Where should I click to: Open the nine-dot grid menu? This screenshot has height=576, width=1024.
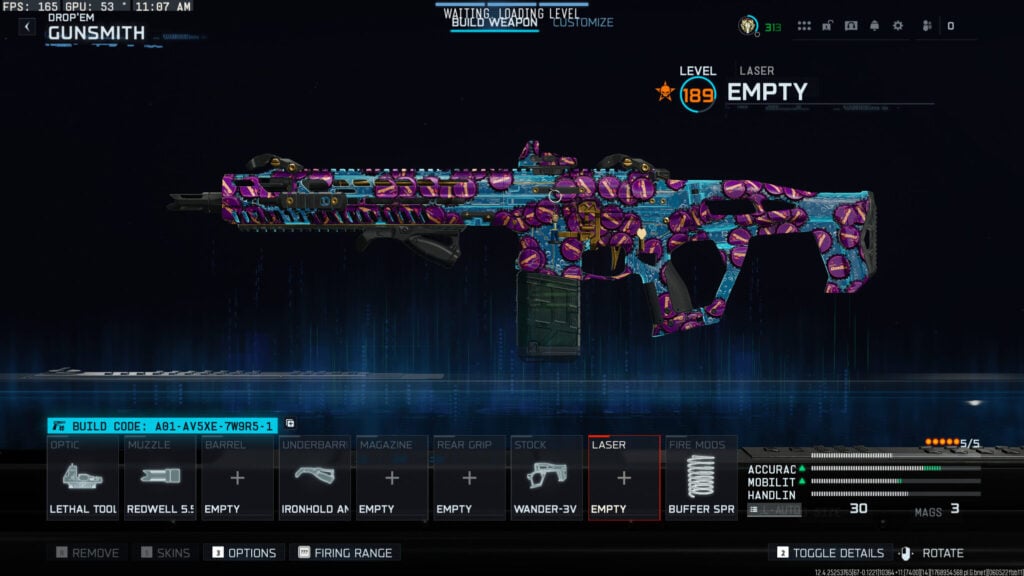[x=804, y=26]
